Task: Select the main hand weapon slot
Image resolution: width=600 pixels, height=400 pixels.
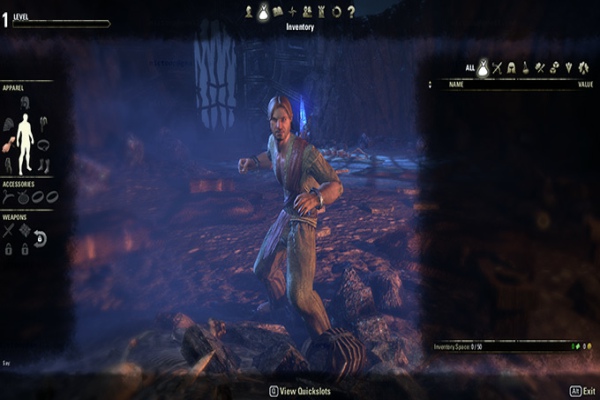Action: tap(9, 230)
